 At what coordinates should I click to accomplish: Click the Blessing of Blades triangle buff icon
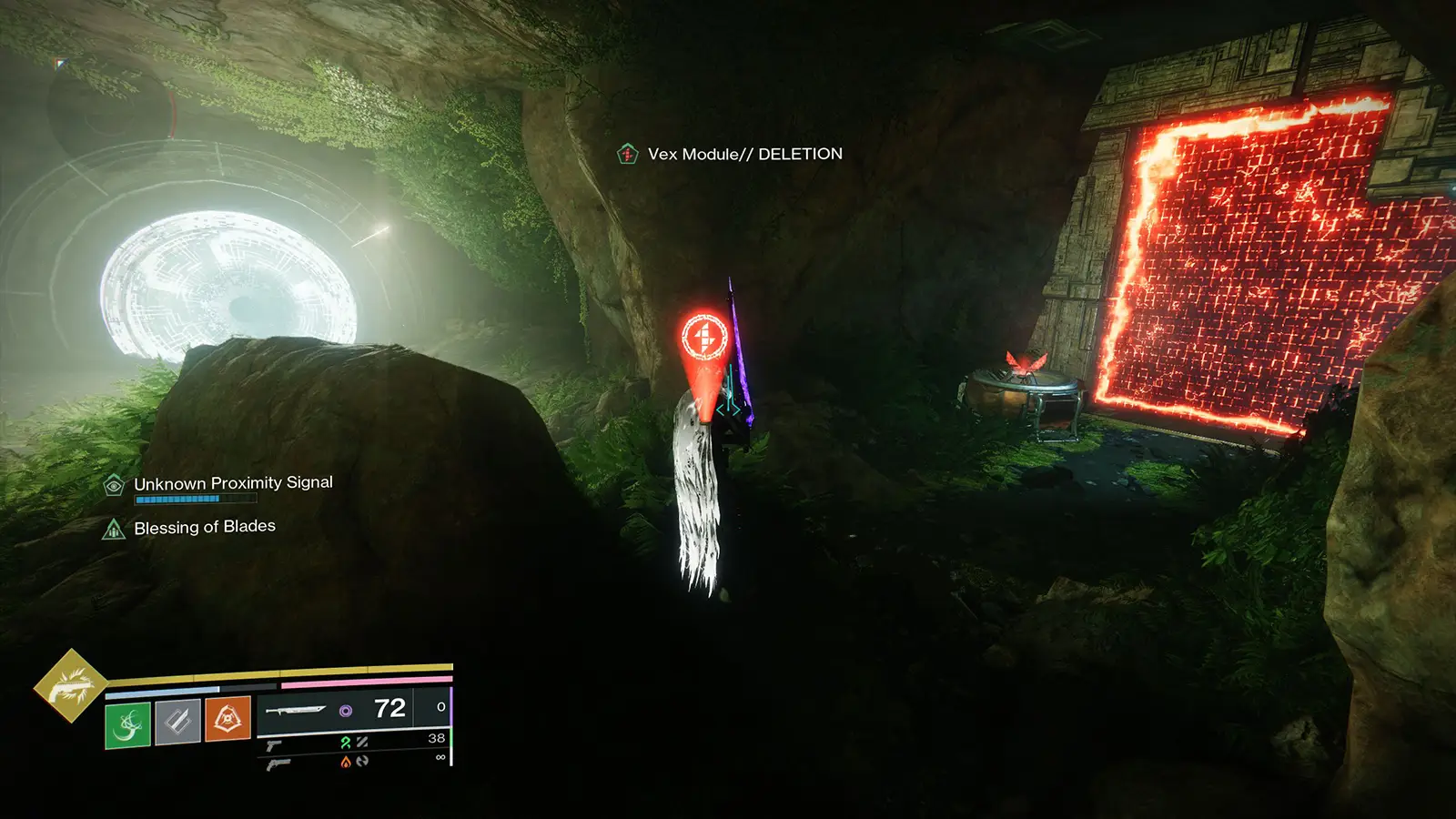[113, 526]
